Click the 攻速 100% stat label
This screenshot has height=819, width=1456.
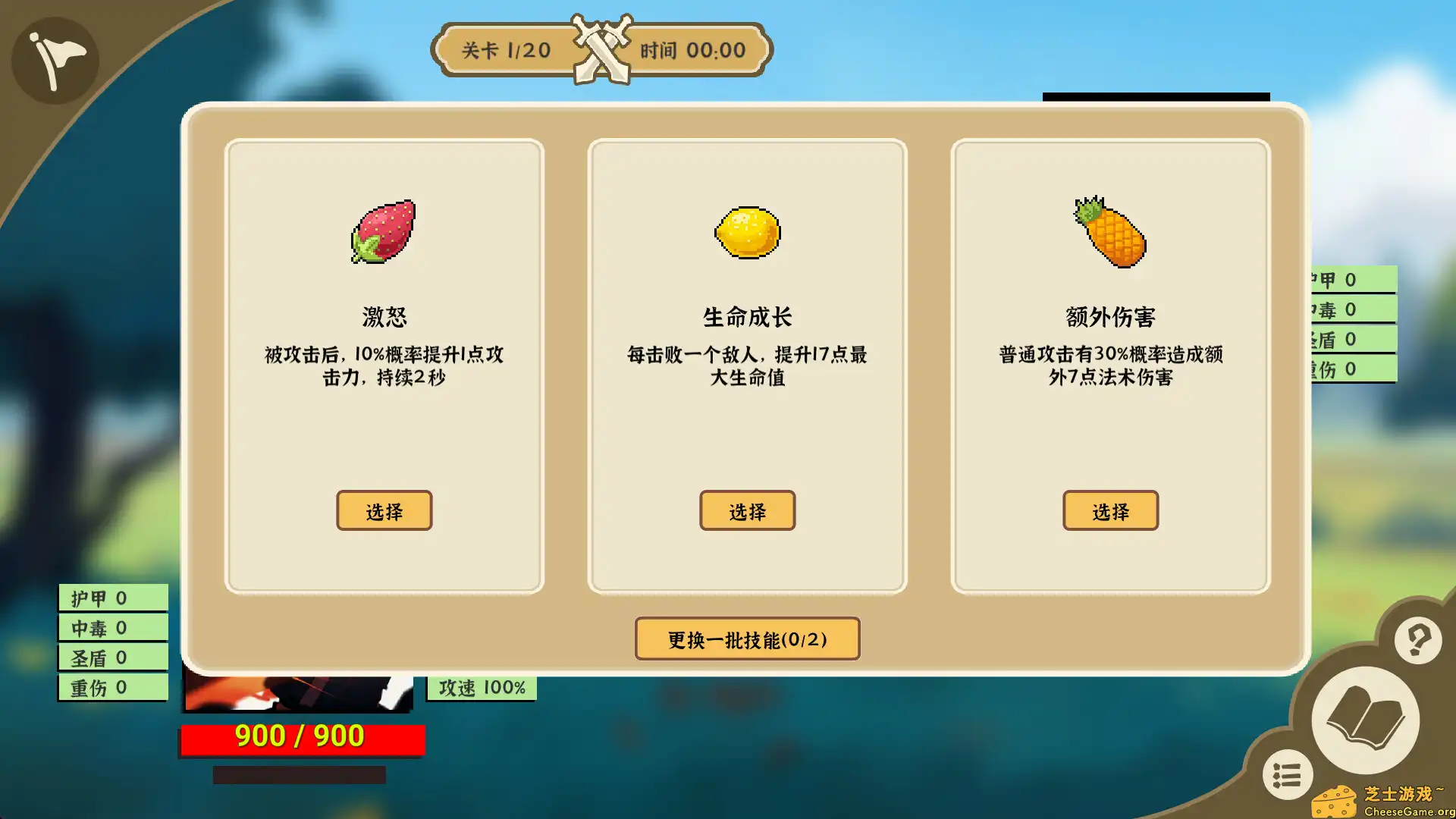click(x=480, y=687)
